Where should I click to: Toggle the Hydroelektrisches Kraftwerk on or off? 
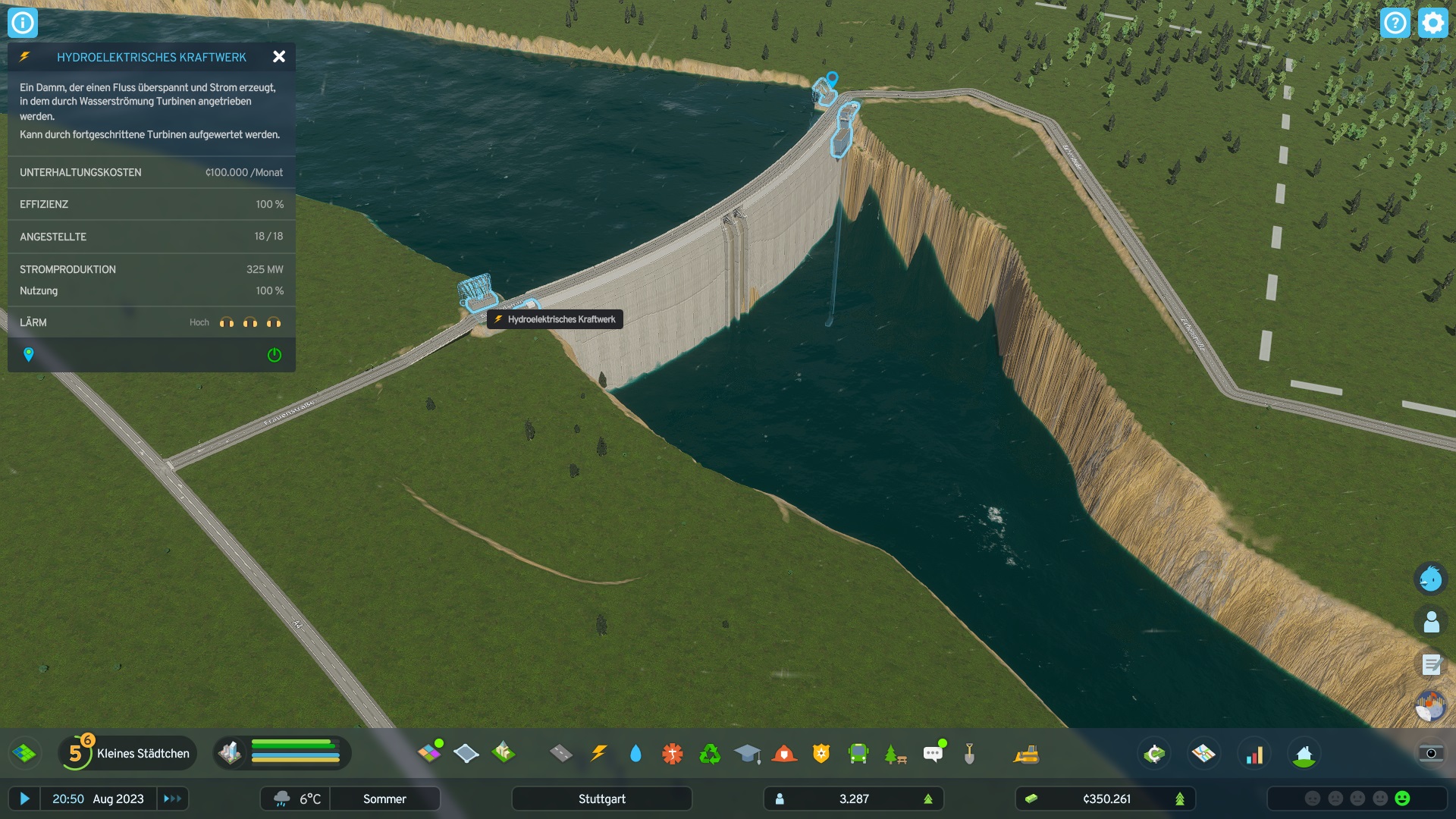point(275,354)
